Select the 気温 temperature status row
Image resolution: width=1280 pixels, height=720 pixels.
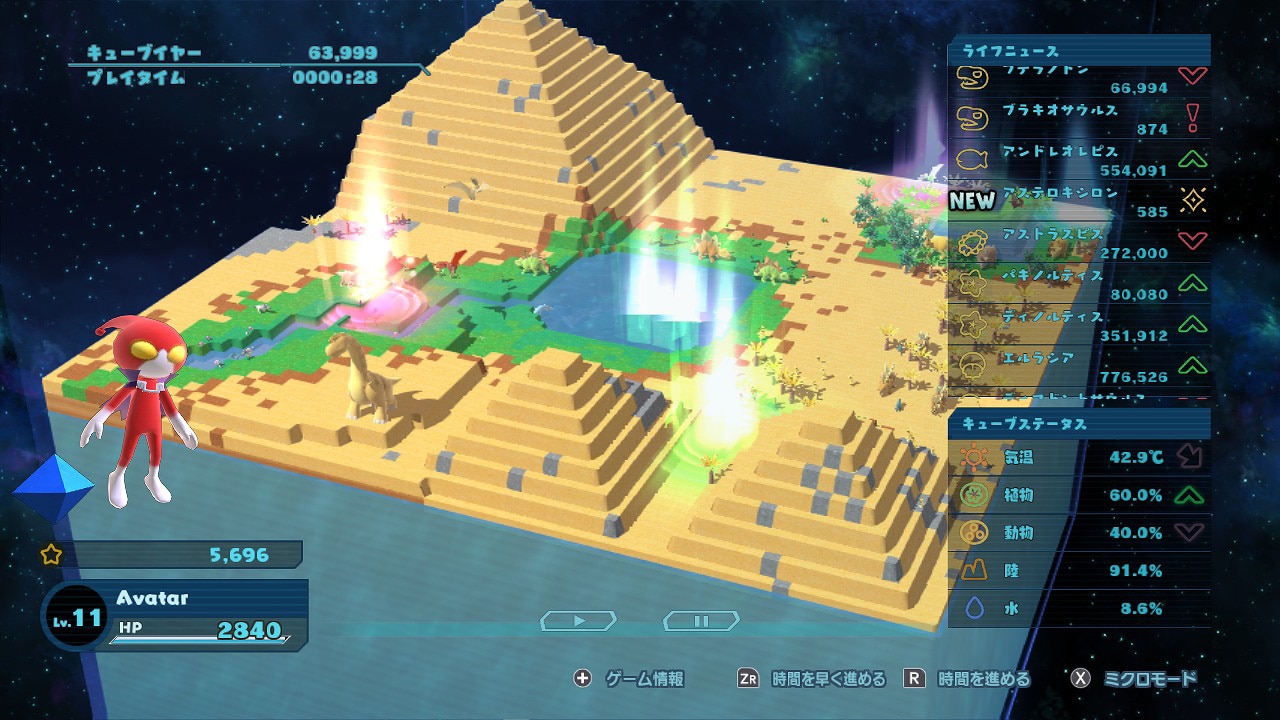pyautogui.click(x=1078, y=458)
